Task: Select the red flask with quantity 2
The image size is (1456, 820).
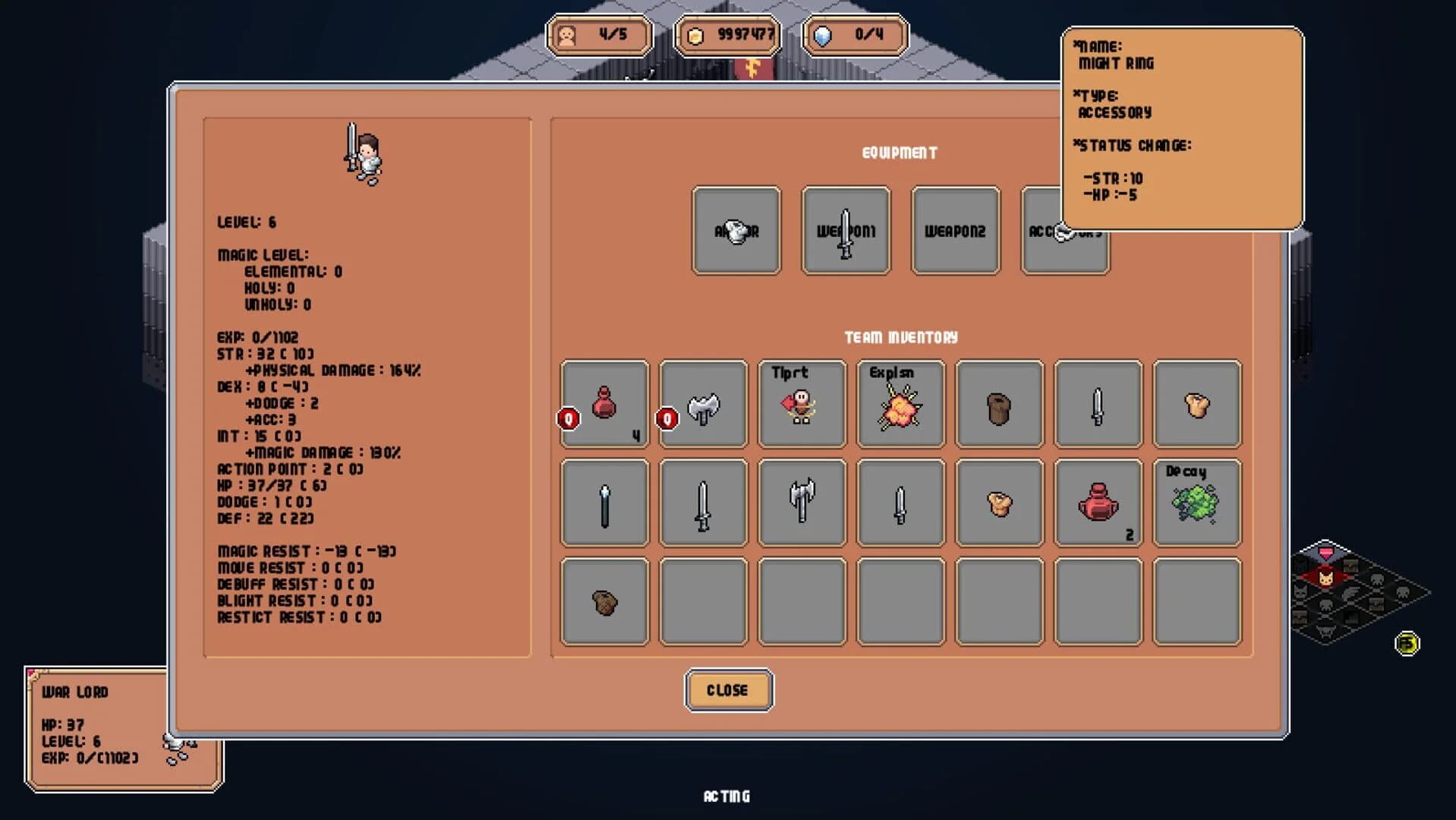Action: [x=1097, y=503]
